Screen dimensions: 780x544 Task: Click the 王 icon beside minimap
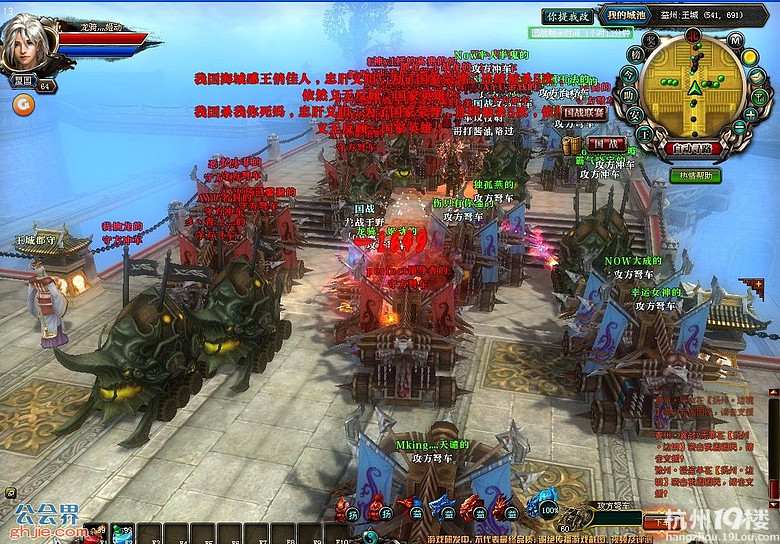645,132
